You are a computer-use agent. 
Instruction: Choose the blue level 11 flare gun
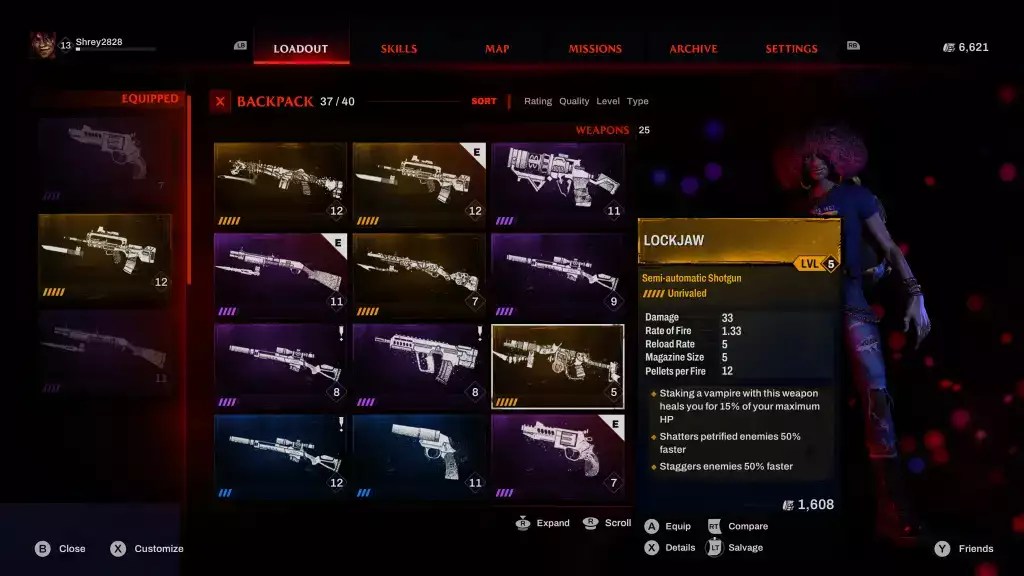[x=419, y=456]
